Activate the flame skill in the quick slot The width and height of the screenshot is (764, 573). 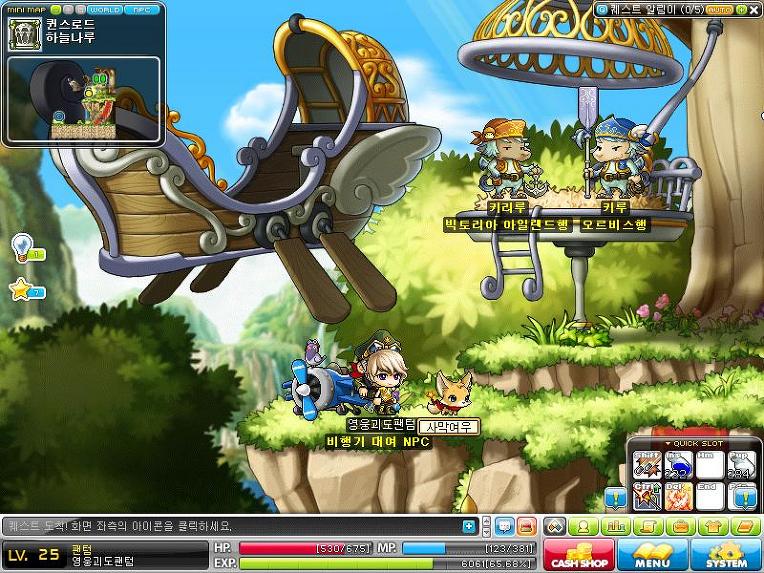[x=678, y=495]
